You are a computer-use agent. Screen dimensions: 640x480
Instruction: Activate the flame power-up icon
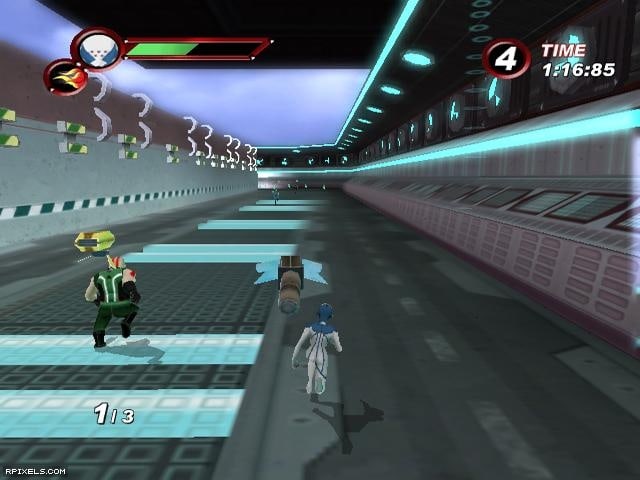[63, 76]
